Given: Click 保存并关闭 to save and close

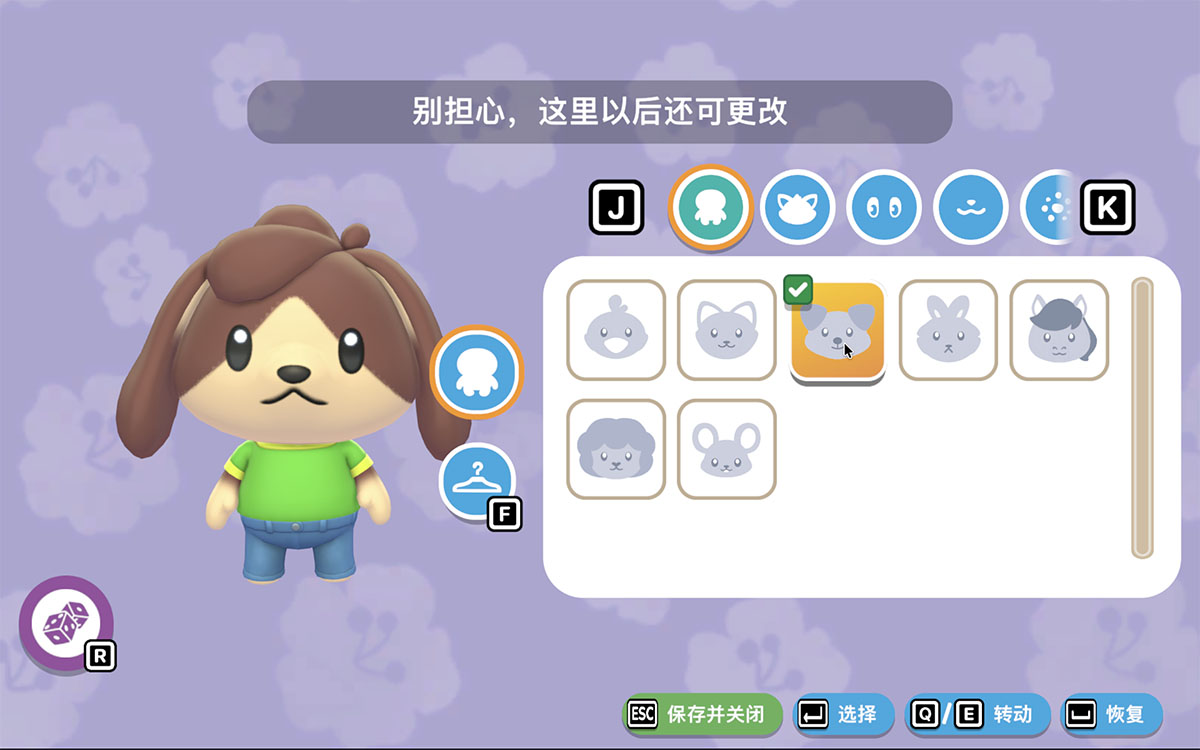Looking at the screenshot, I should click(703, 714).
